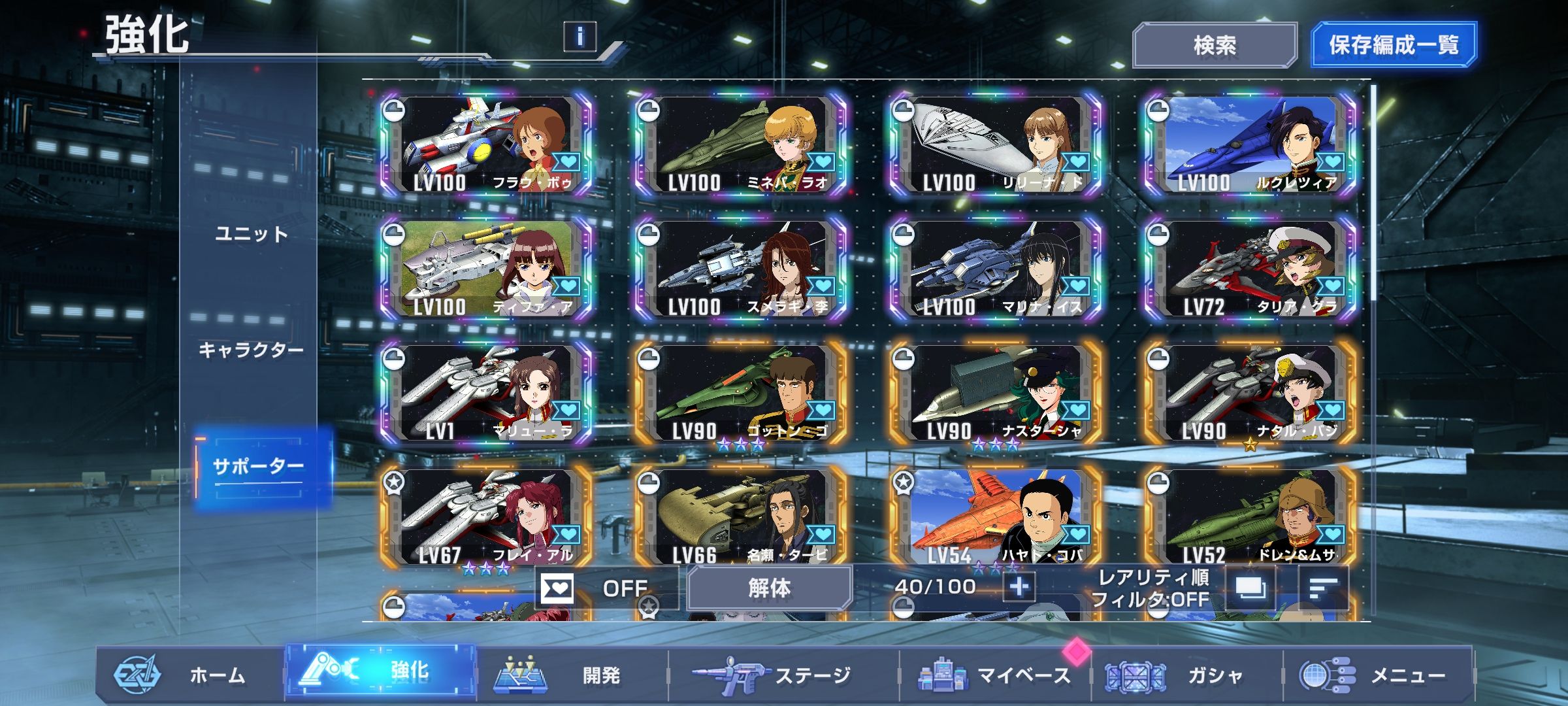Expand capacity with the plus button
1568x706 pixels.
[1019, 587]
